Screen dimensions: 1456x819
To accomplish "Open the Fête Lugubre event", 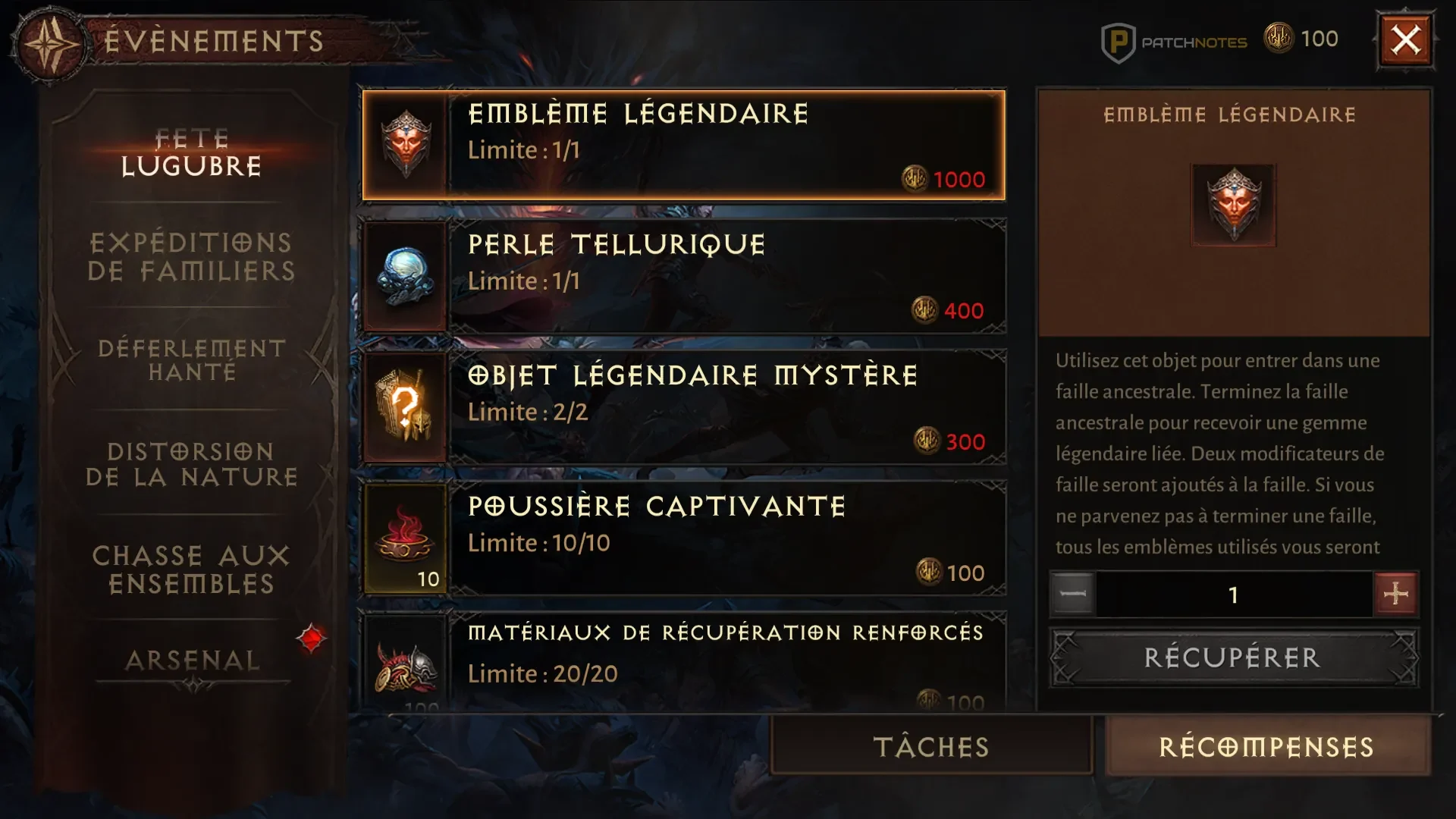I will pyautogui.click(x=191, y=152).
